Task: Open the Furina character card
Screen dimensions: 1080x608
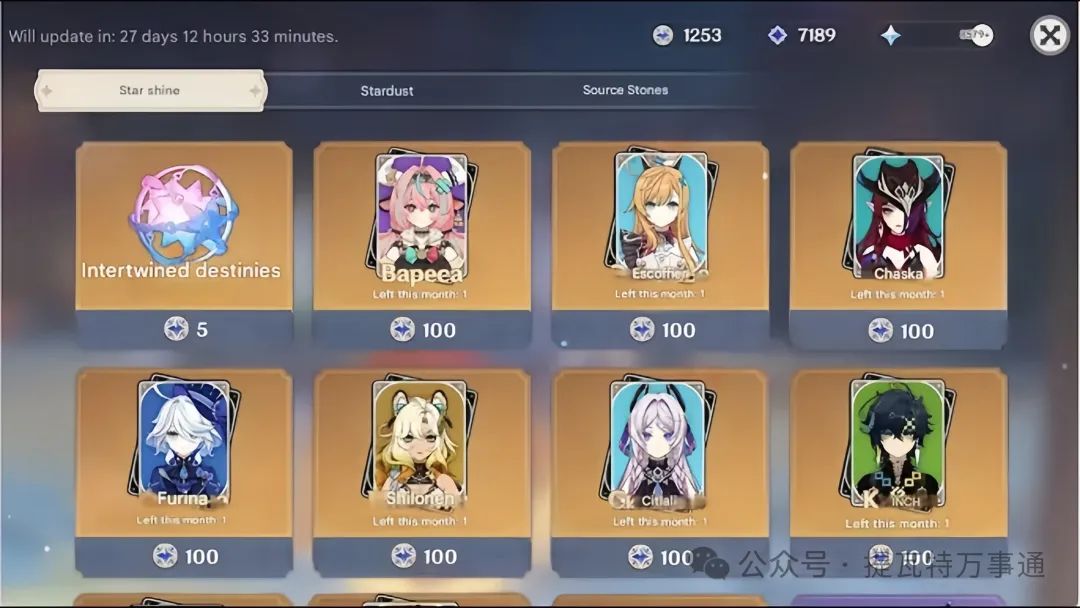Action: pos(184,452)
